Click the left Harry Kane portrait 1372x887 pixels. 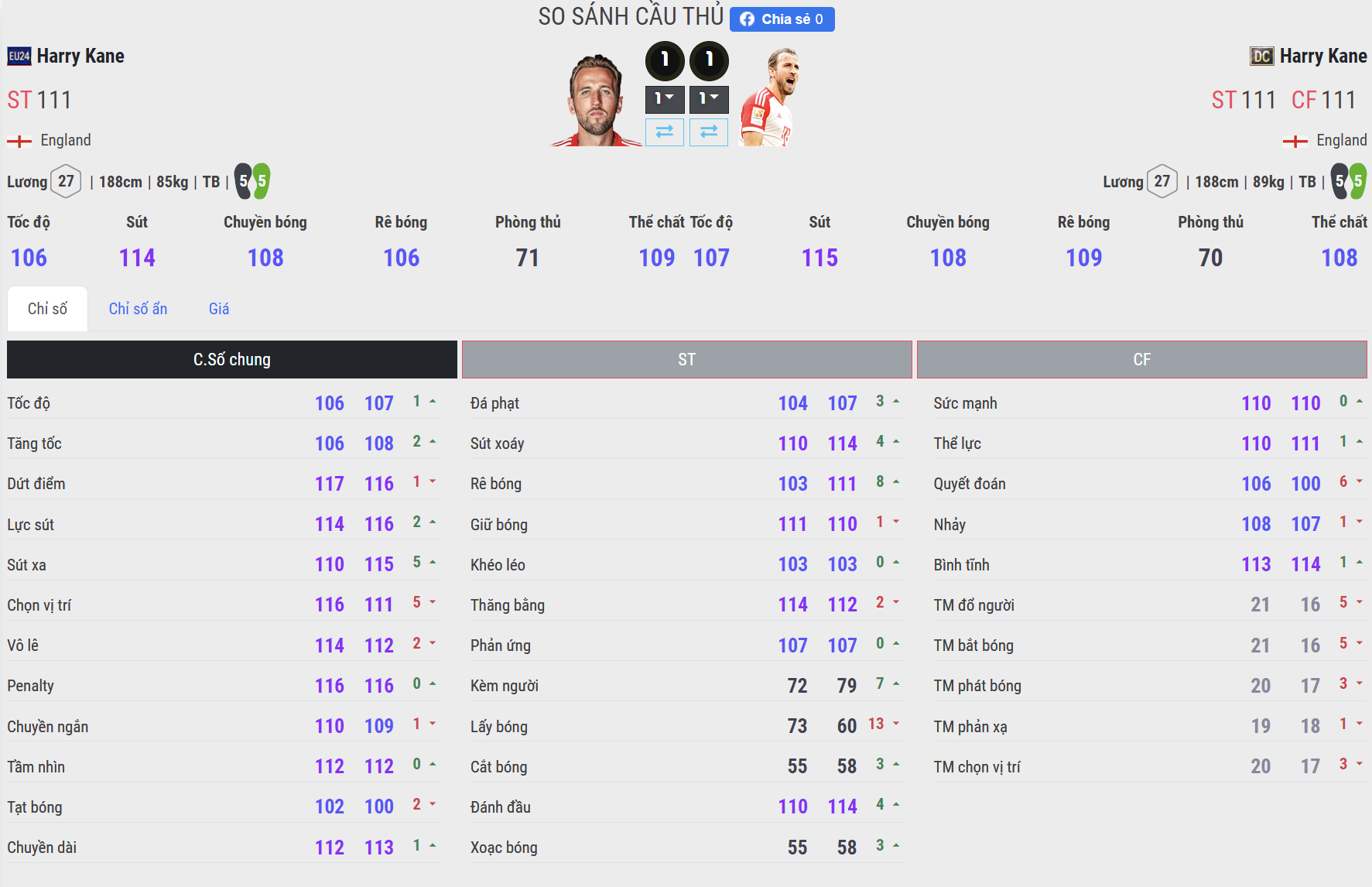(x=596, y=101)
